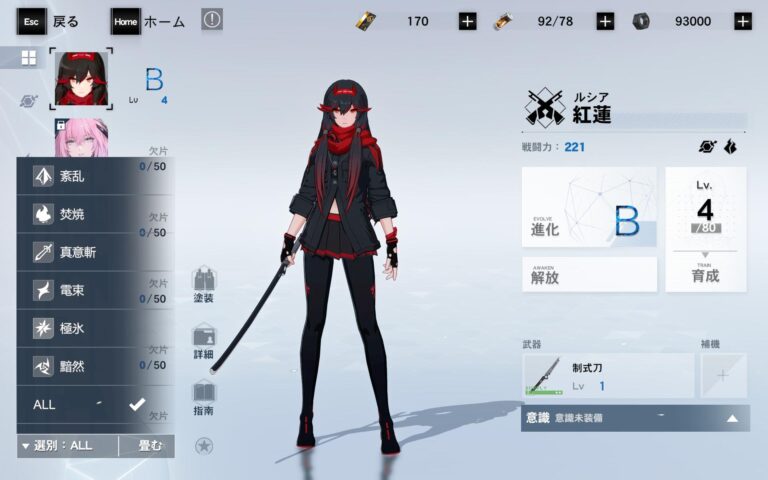Select the 制式刀 weapon slot
The width and height of the screenshot is (768, 480).
coord(607,376)
